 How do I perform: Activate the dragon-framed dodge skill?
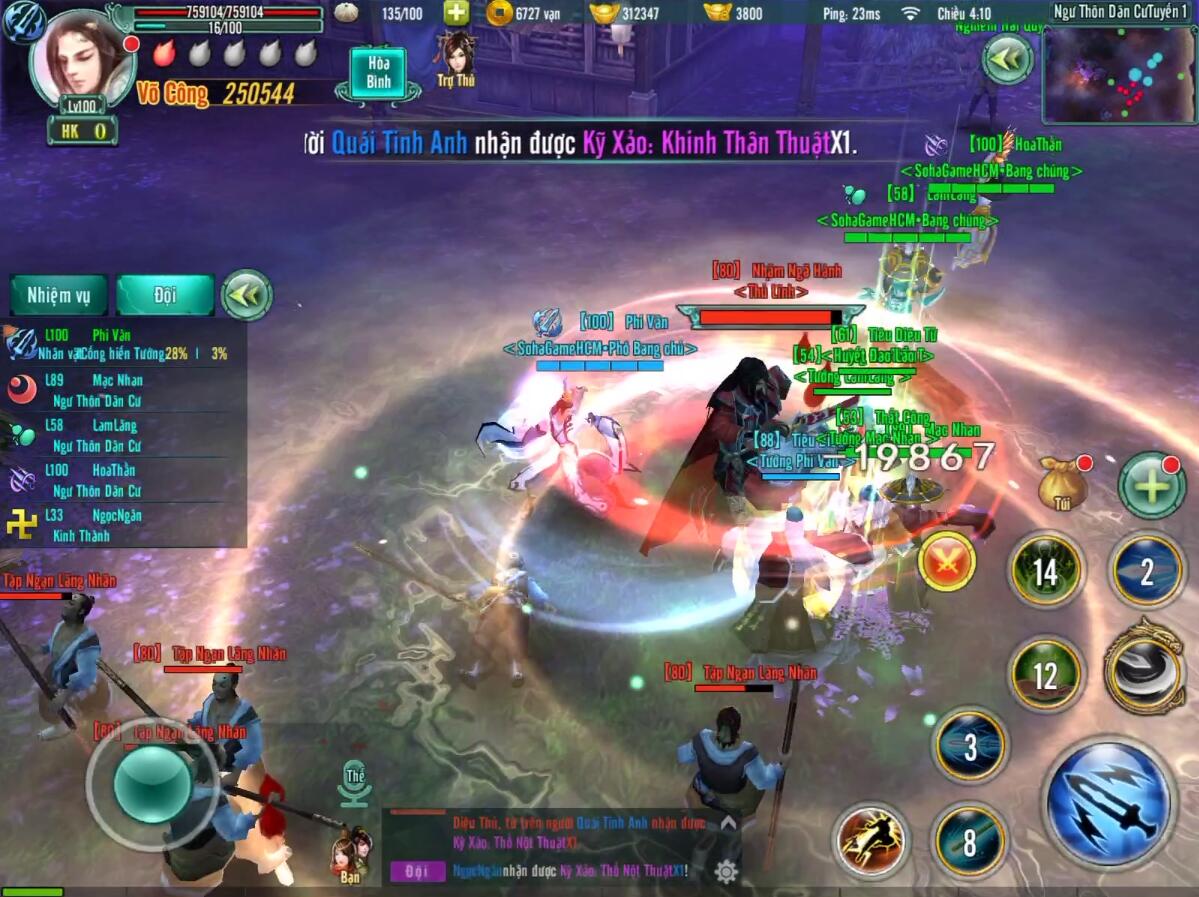pos(1146,667)
